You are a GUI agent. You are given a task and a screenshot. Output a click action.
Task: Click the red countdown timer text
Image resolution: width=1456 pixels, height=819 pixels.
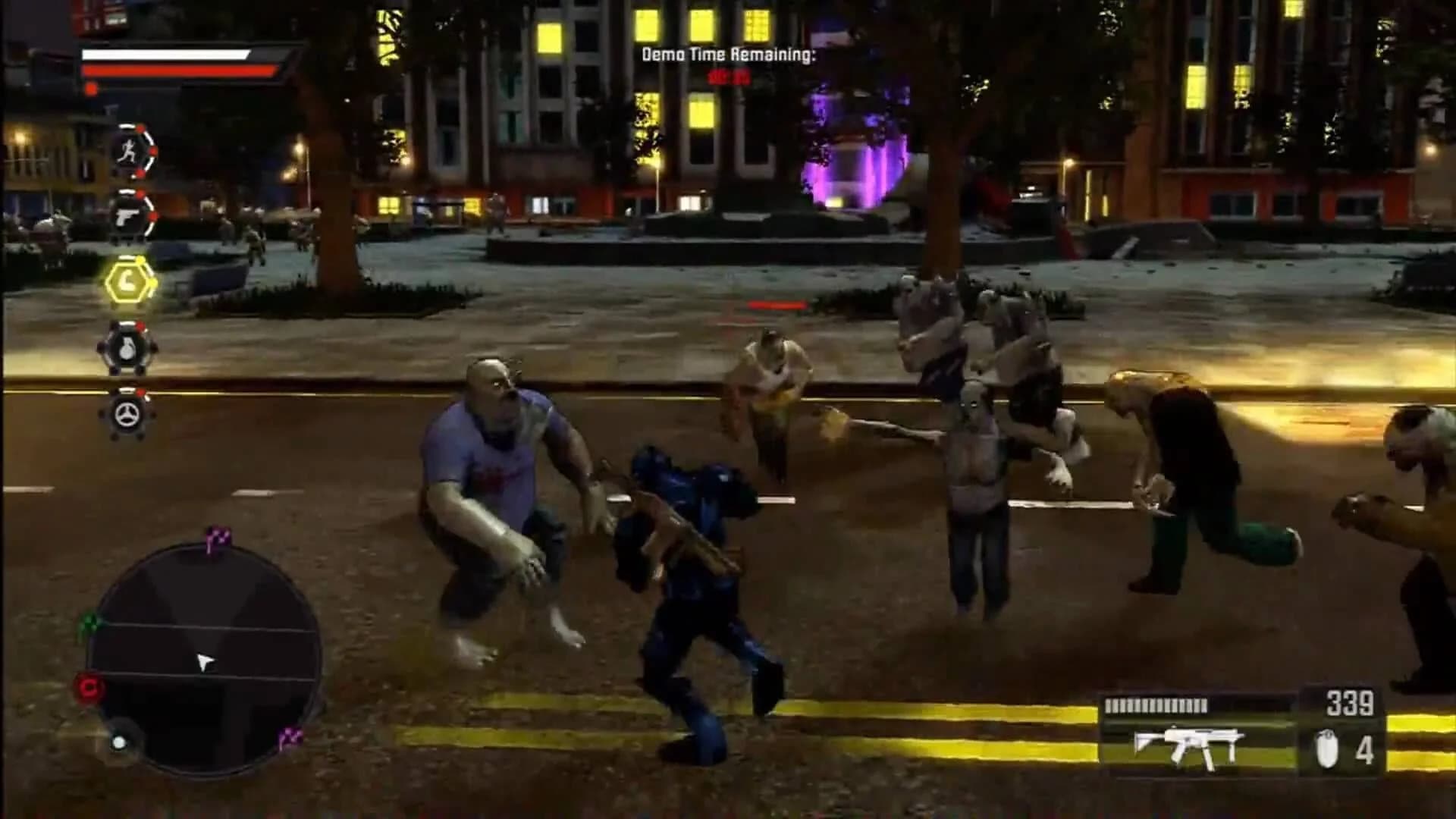tap(730, 77)
